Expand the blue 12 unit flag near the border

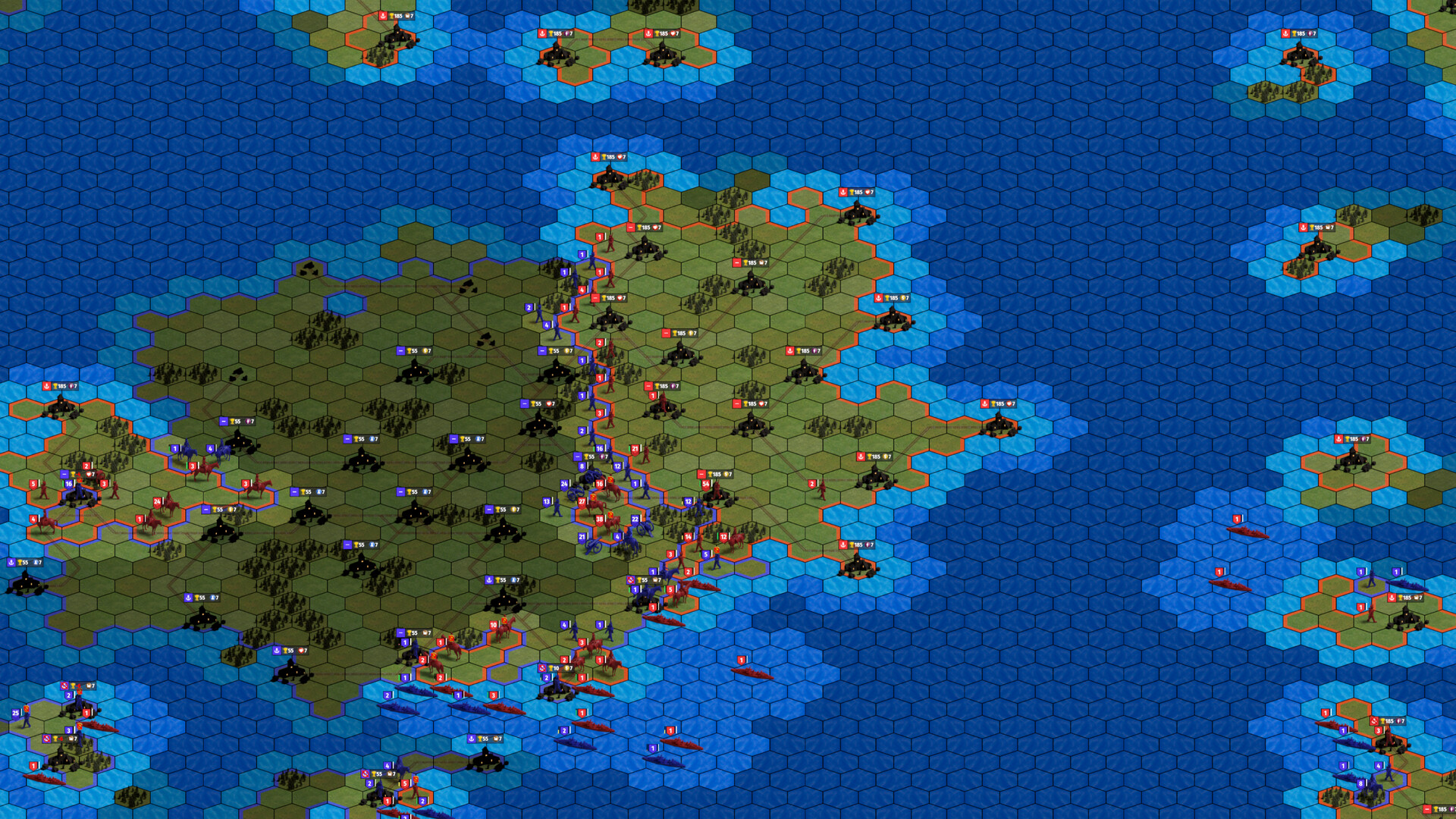pyautogui.click(x=688, y=501)
